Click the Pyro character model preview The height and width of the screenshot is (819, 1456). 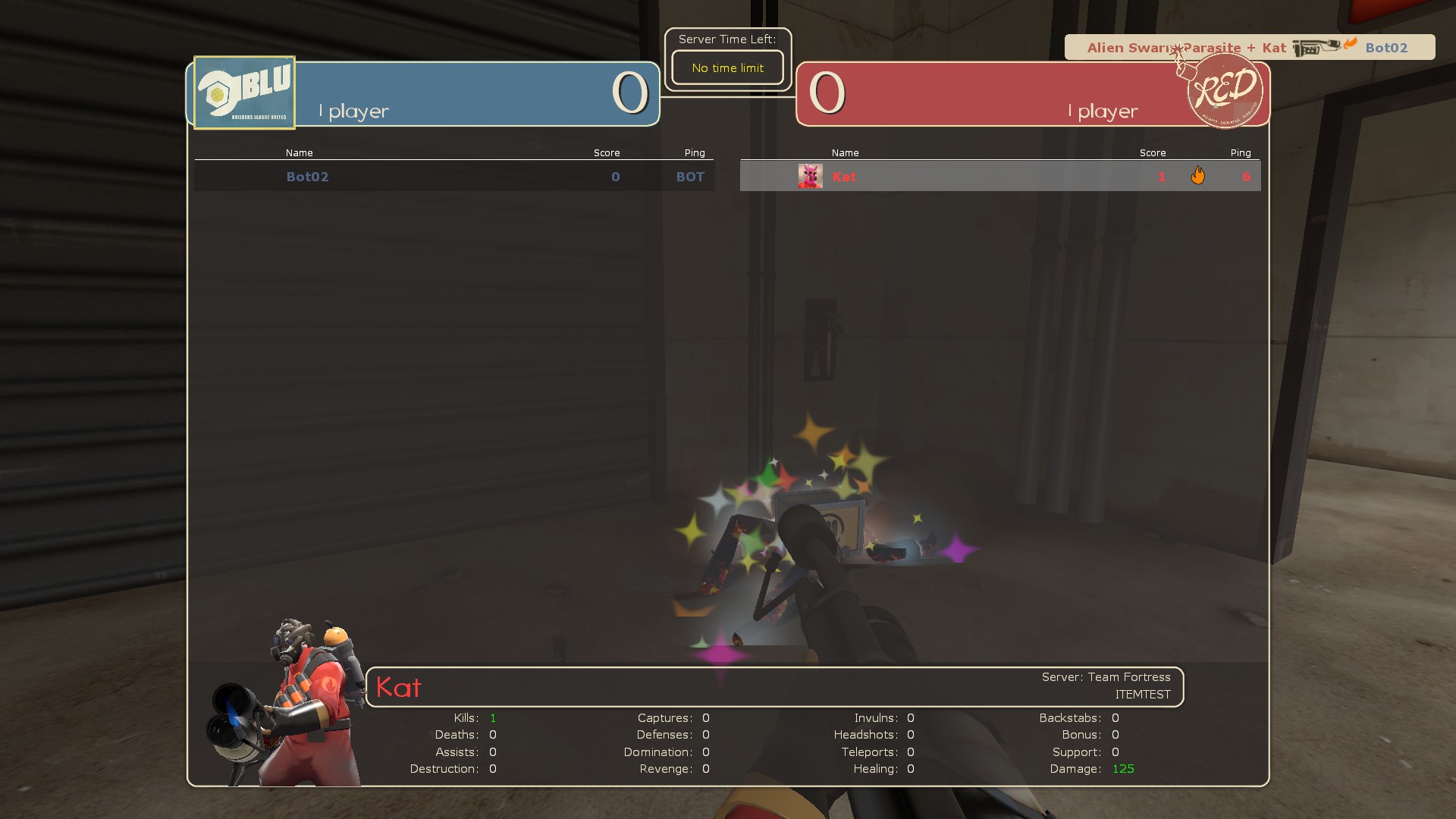296,690
